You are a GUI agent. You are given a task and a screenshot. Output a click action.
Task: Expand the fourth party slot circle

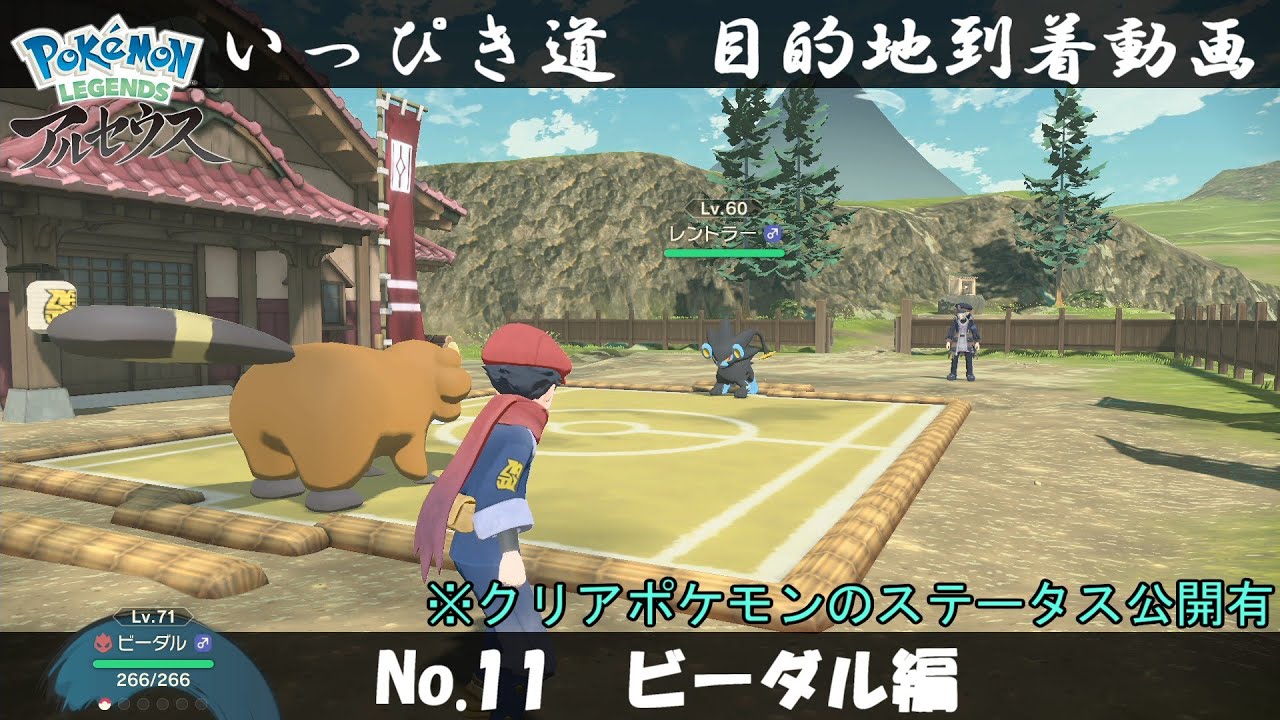(161, 704)
